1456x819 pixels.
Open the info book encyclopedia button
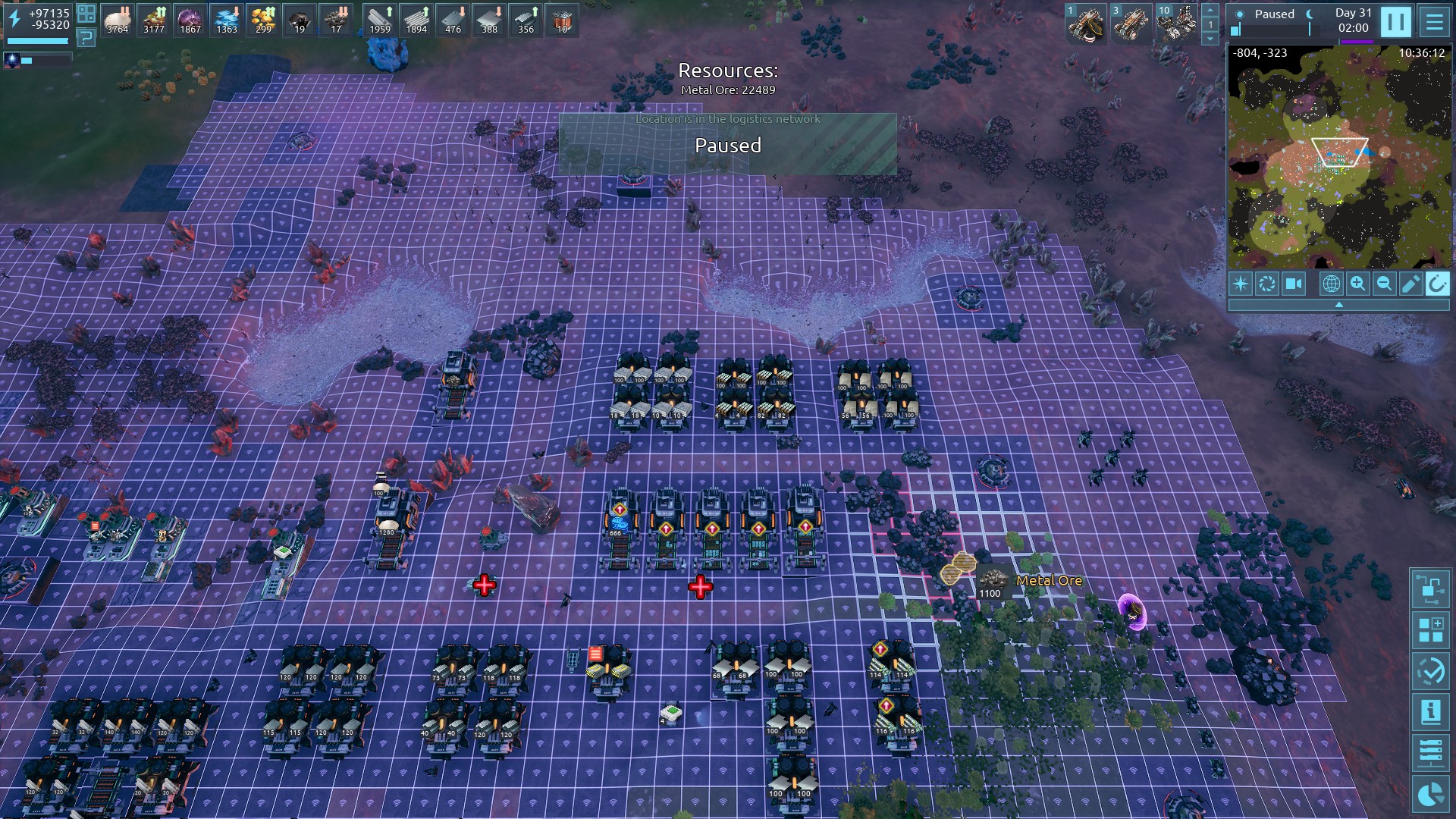1430,711
